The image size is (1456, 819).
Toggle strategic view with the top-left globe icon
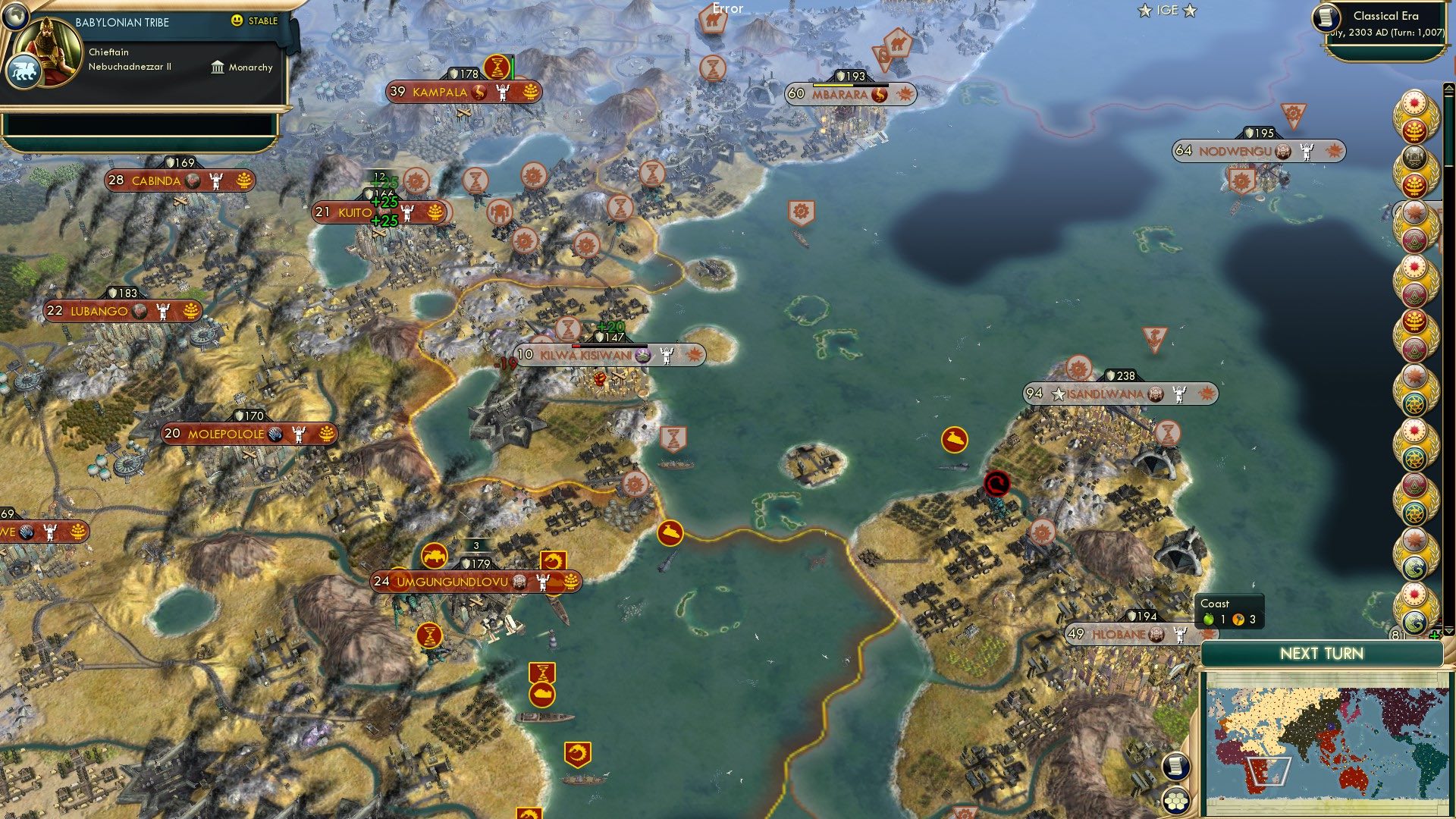click(14, 17)
